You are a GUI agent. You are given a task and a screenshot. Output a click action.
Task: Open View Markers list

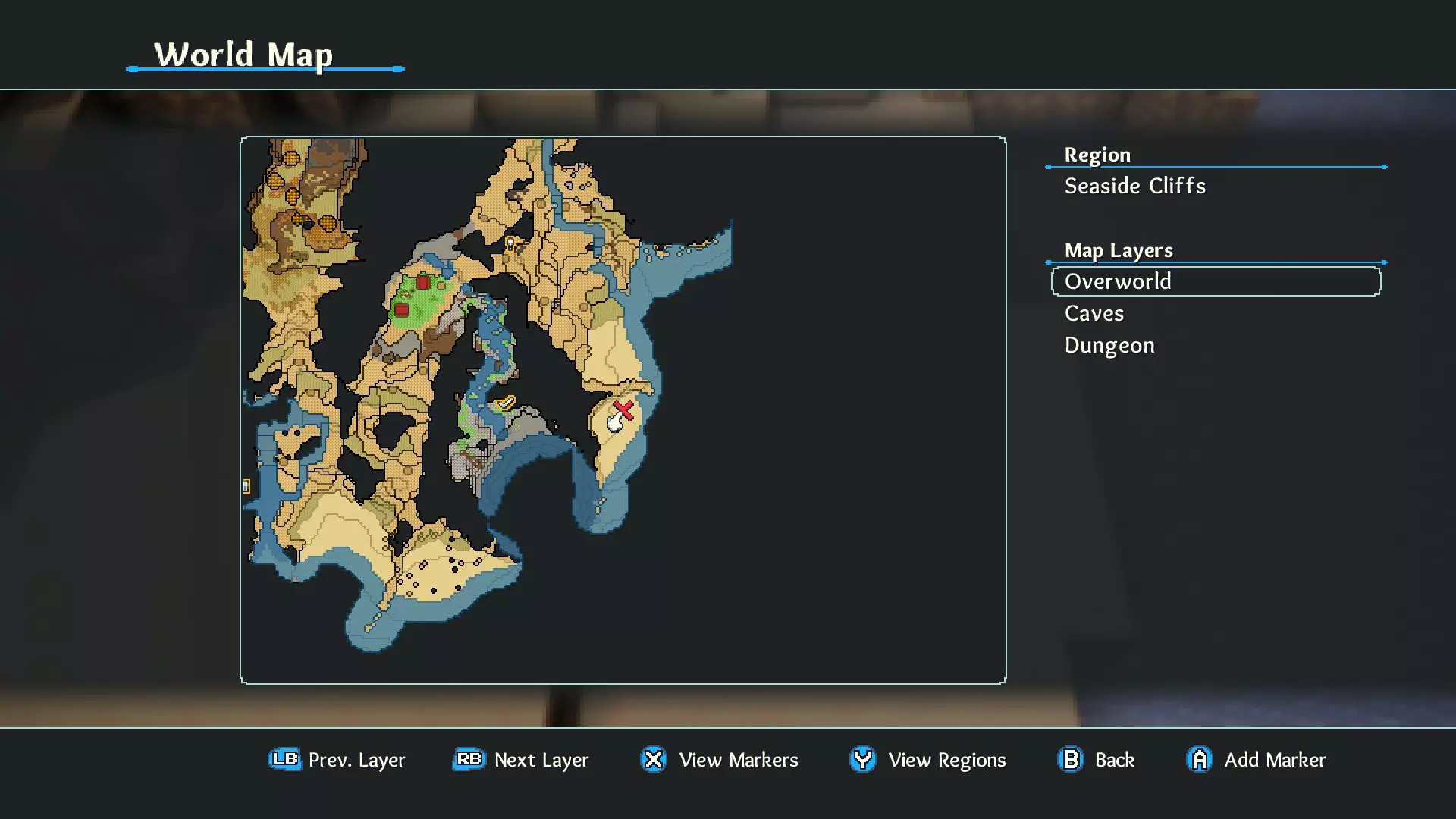(719, 759)
